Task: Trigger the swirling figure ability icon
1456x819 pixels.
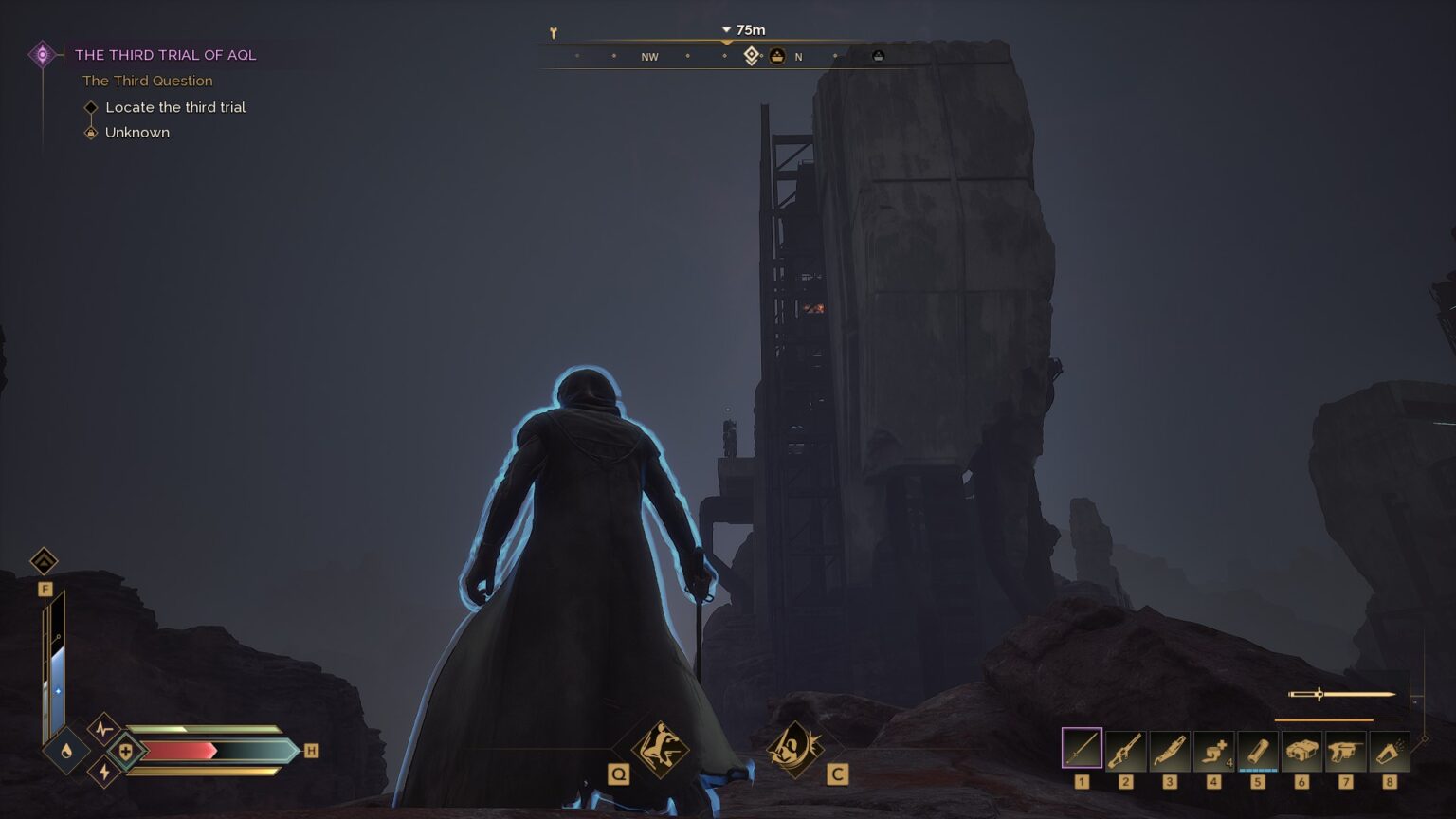Action: tap(794, 748)
